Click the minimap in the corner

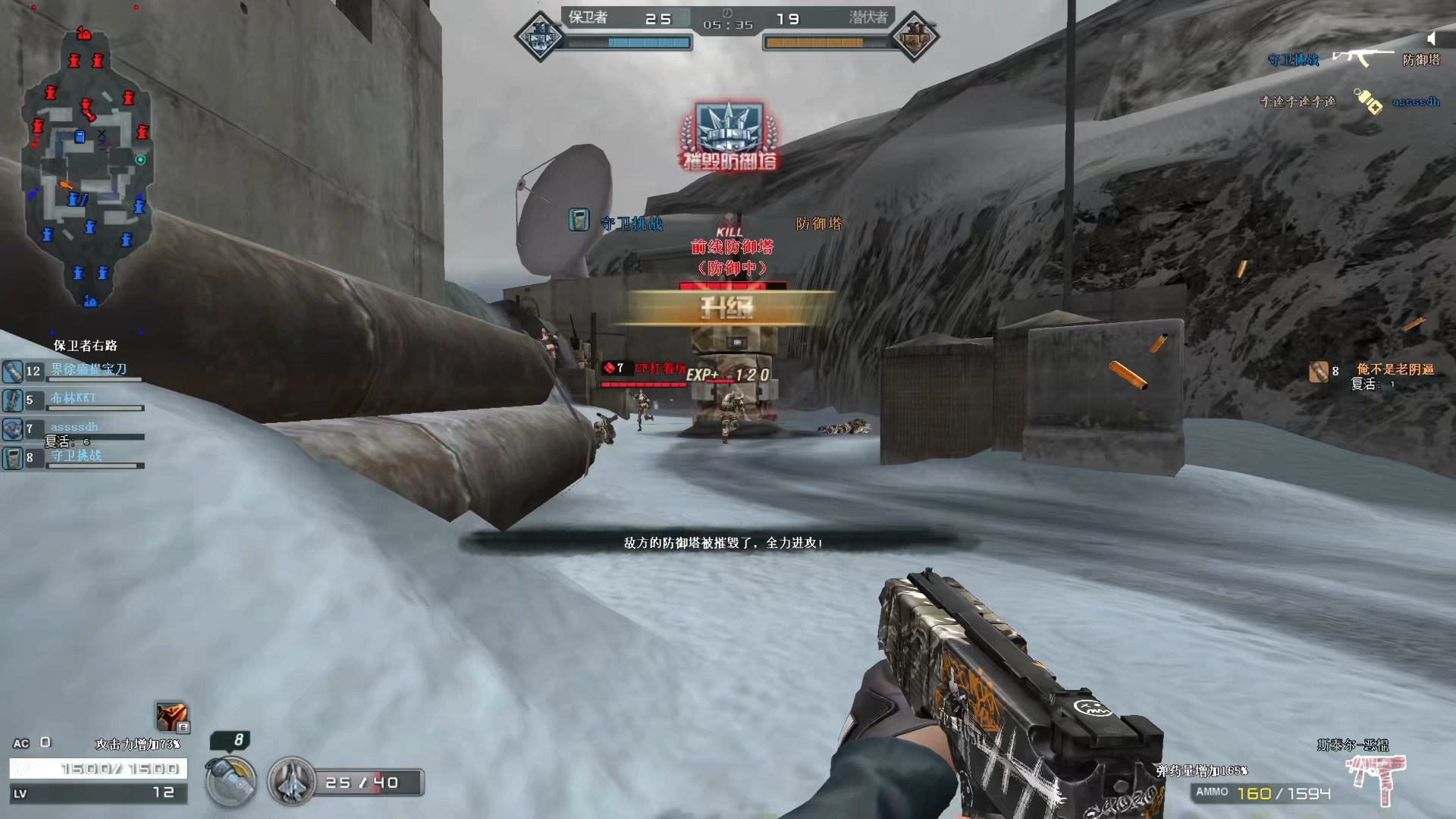[x=87, y=167]
